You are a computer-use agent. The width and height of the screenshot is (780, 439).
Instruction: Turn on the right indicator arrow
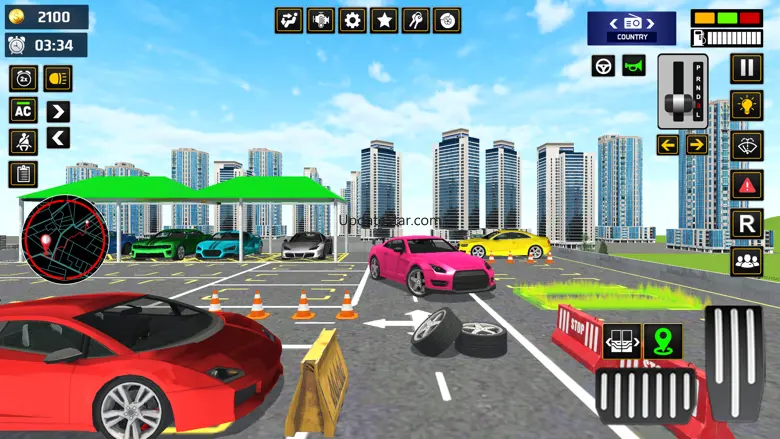click(697, 145)
